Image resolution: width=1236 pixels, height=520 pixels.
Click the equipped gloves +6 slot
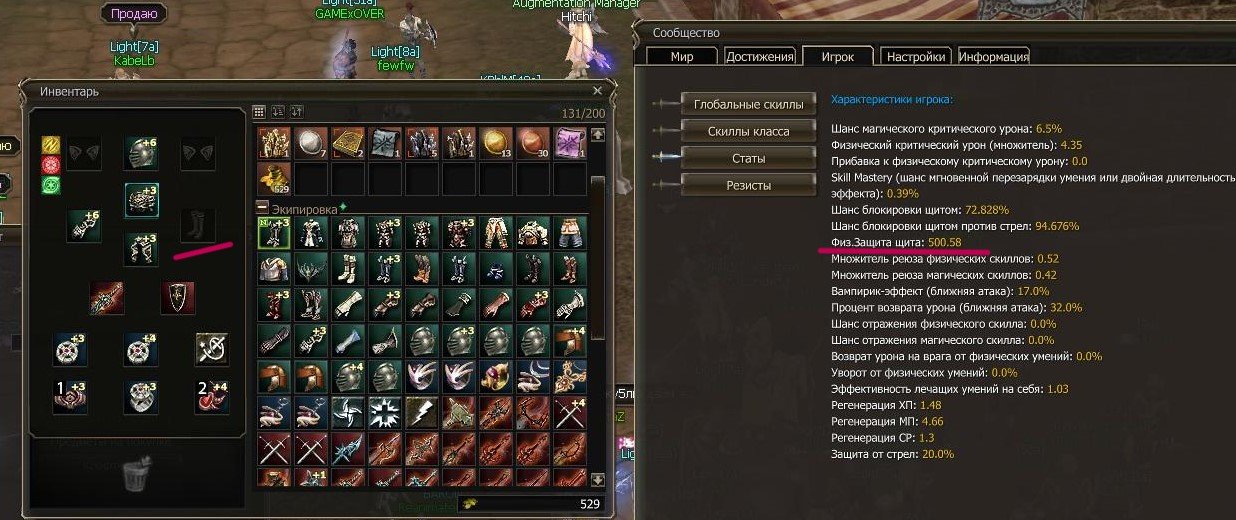(83, 225)
